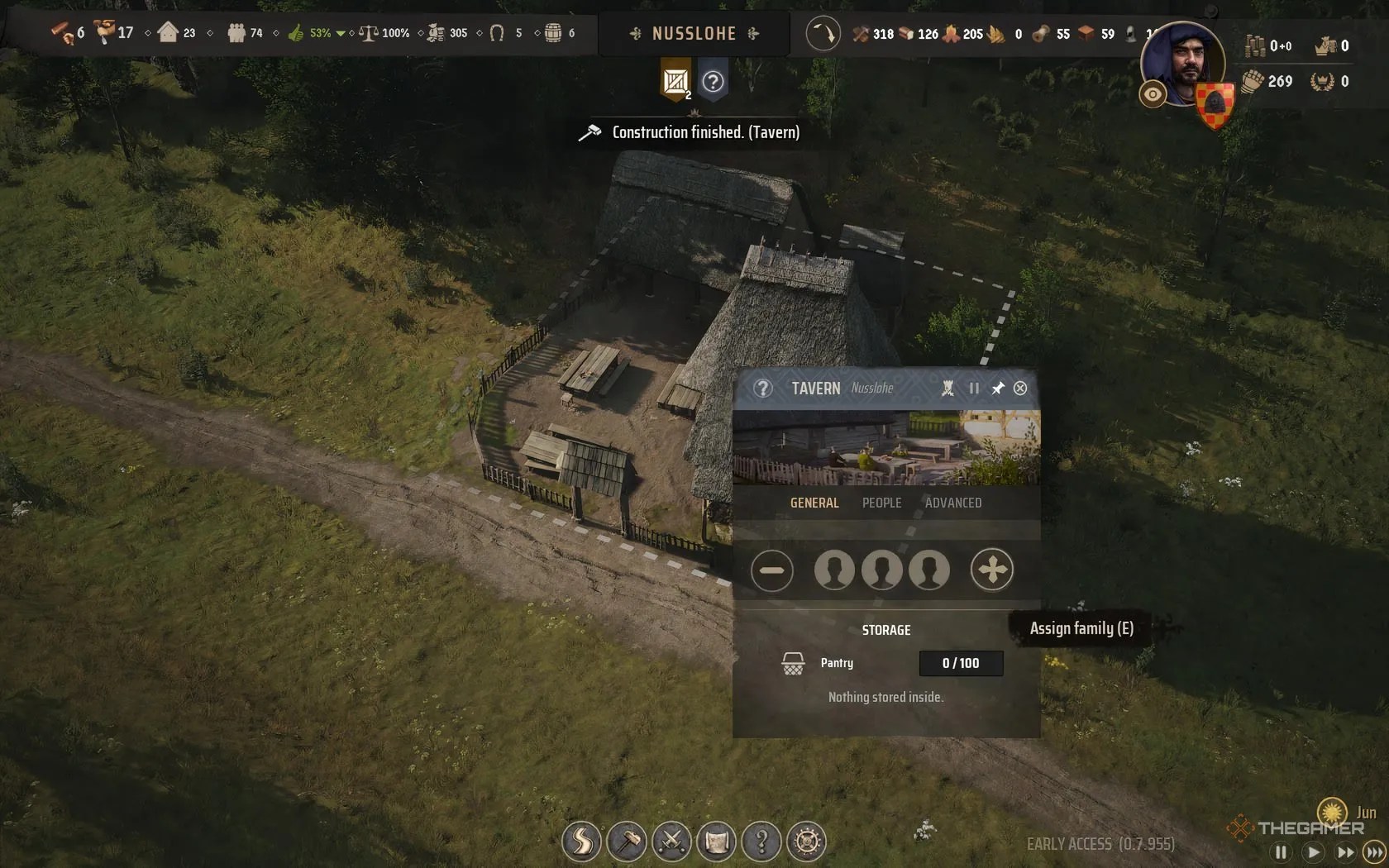
Task: Click the minus button to unassign families
Action: 772,570
